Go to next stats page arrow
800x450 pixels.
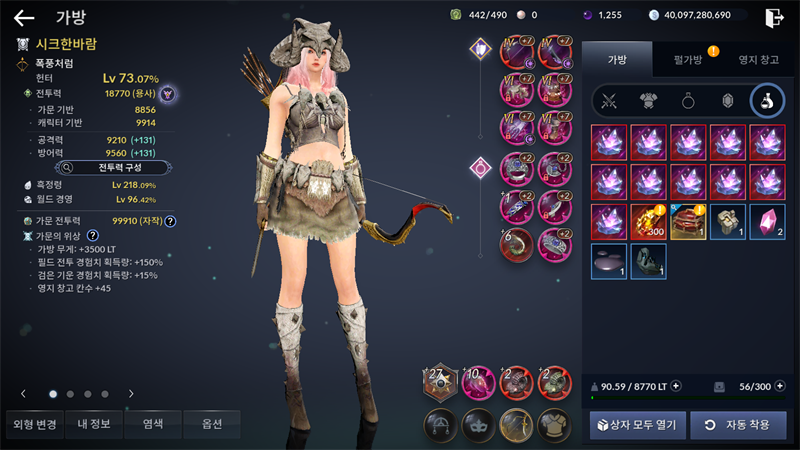pyautogui.click(x=130, y=394)
